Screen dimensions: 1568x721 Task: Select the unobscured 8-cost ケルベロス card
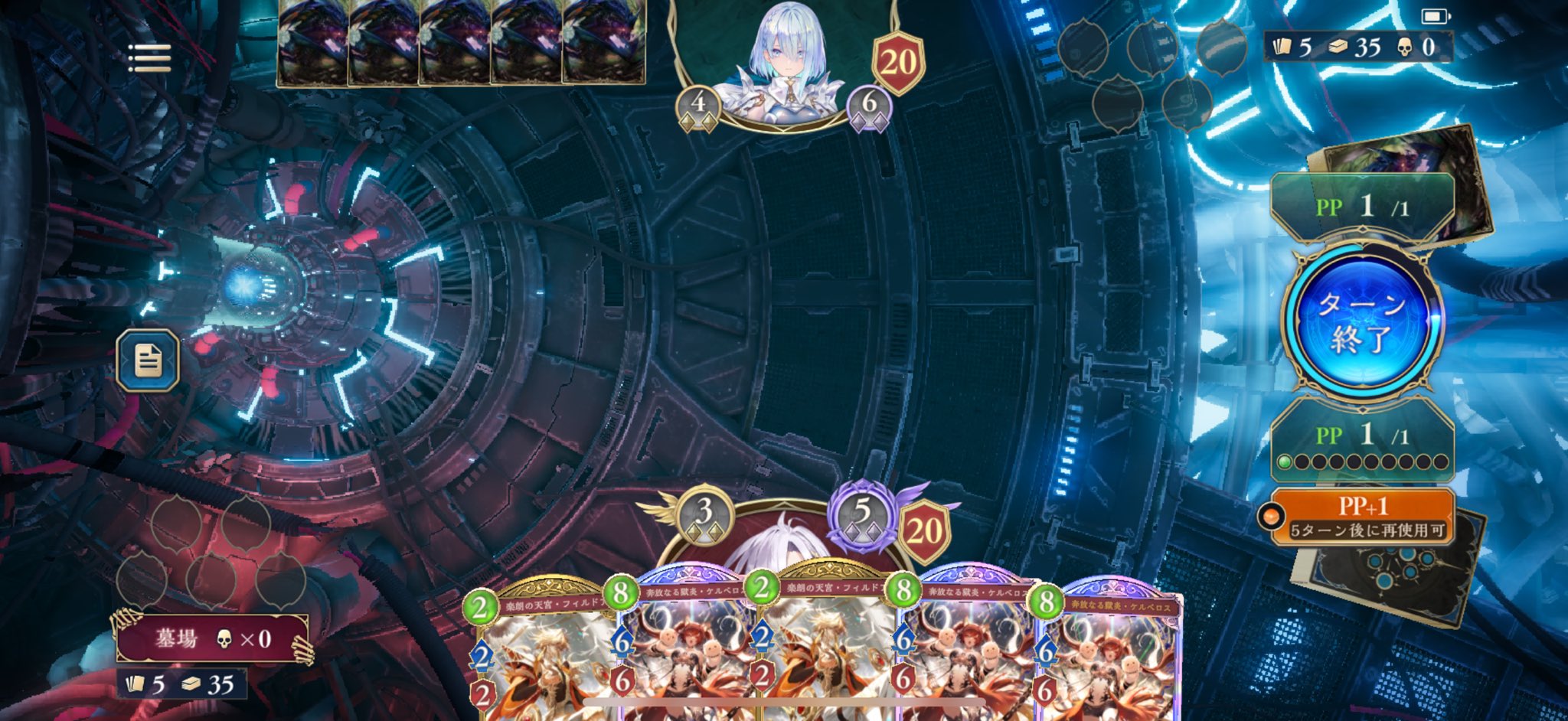[1109, 658]
